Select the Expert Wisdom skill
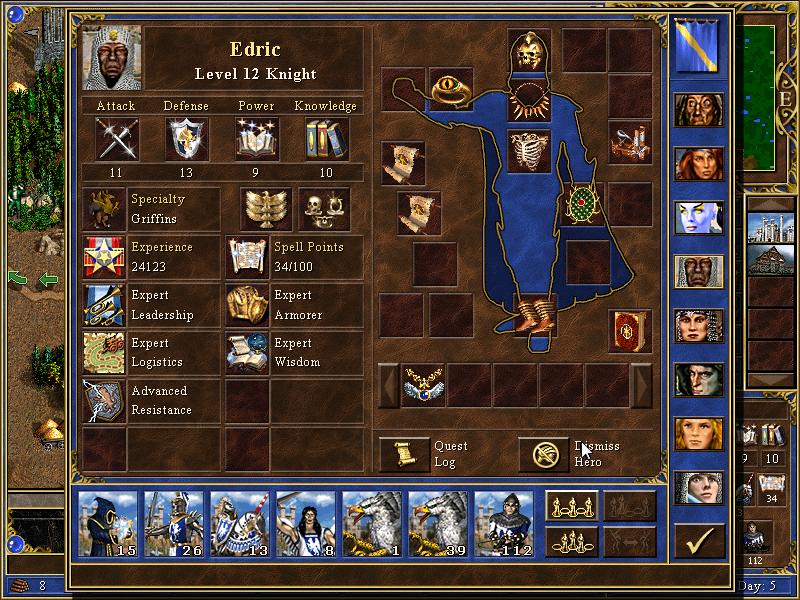The width and height of the screenshot is (800, 600). pos(246,353)
